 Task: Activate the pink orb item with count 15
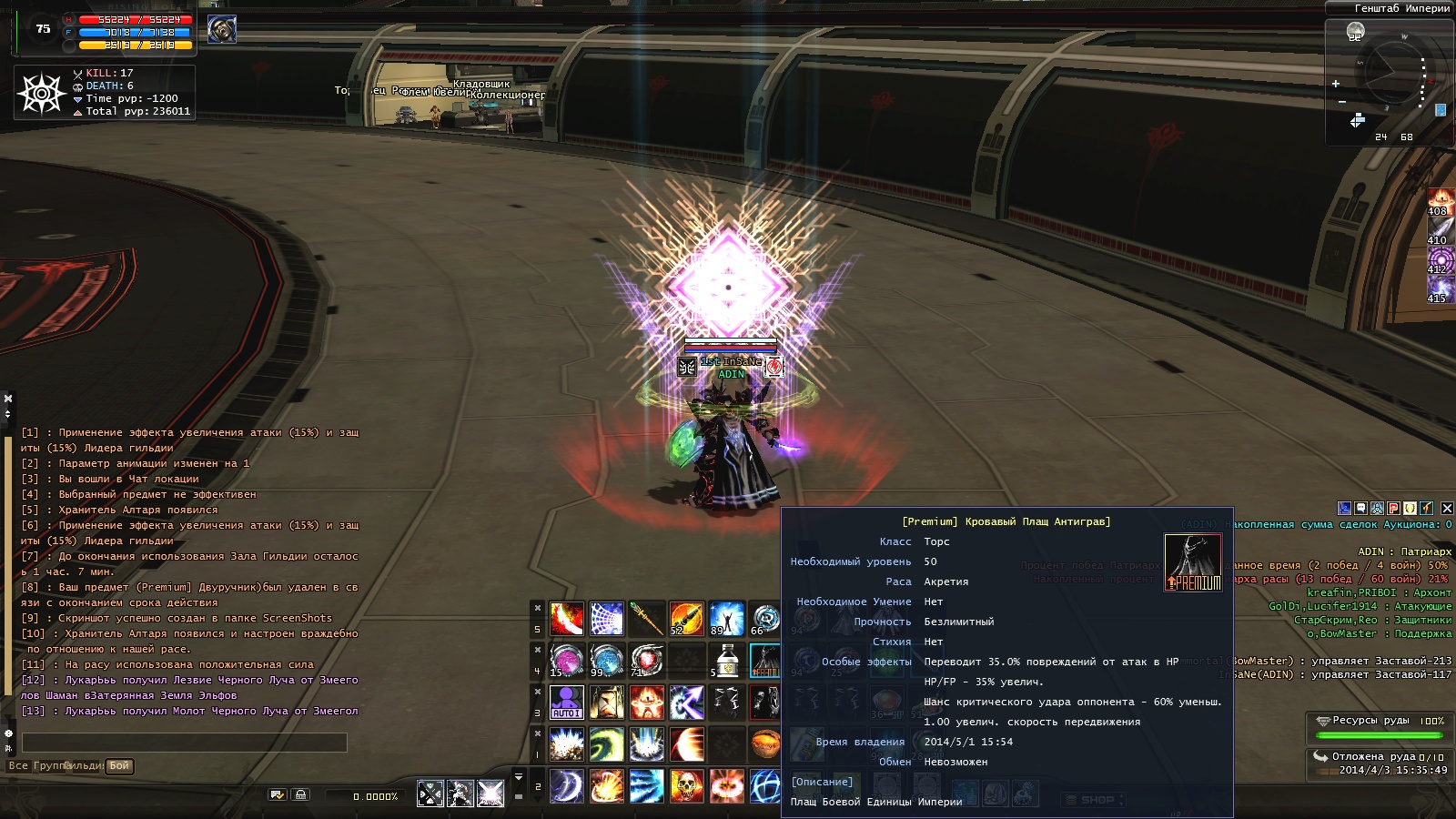(566, 661)
